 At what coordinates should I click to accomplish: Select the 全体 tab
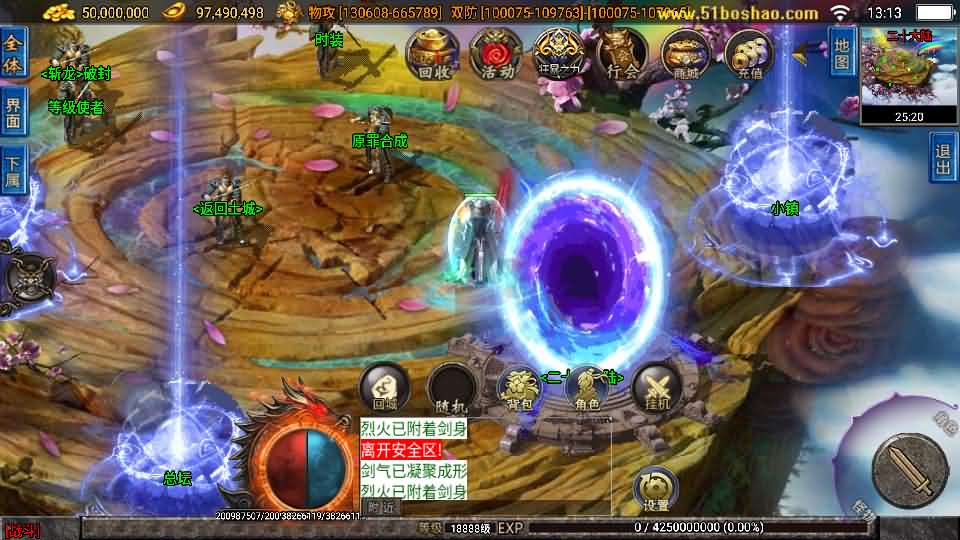coord(13,53)
